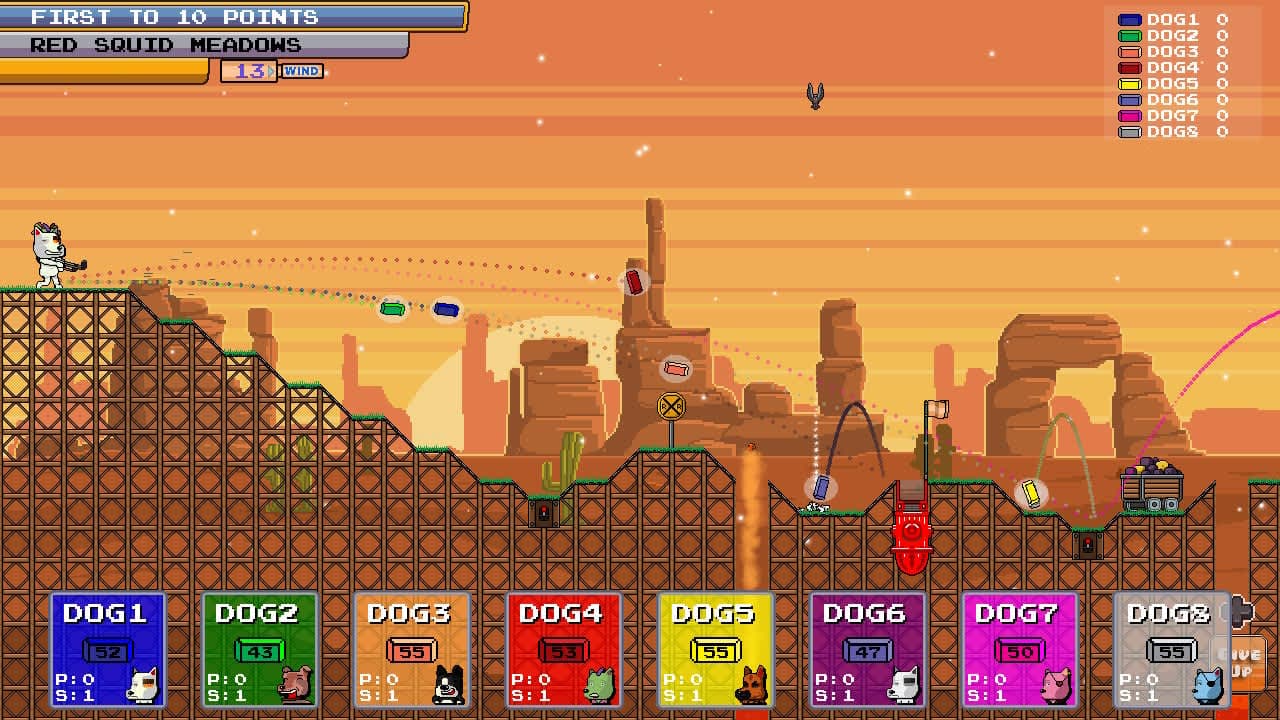1280x720 pixels.
Task: Click the WIND indicator label
Action: 303,71
